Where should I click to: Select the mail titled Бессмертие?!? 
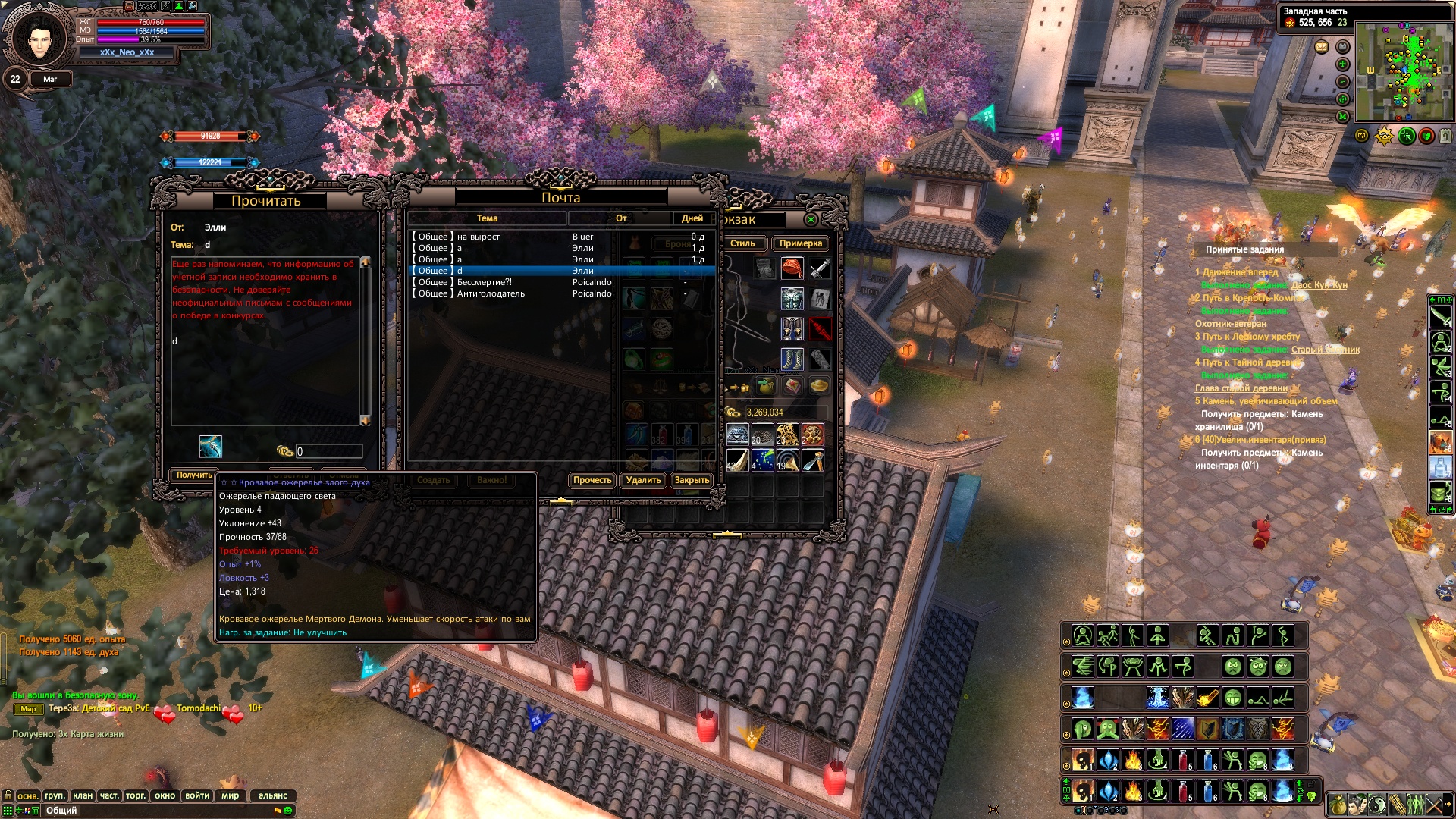pyautogui.click(x=484, y=282)
